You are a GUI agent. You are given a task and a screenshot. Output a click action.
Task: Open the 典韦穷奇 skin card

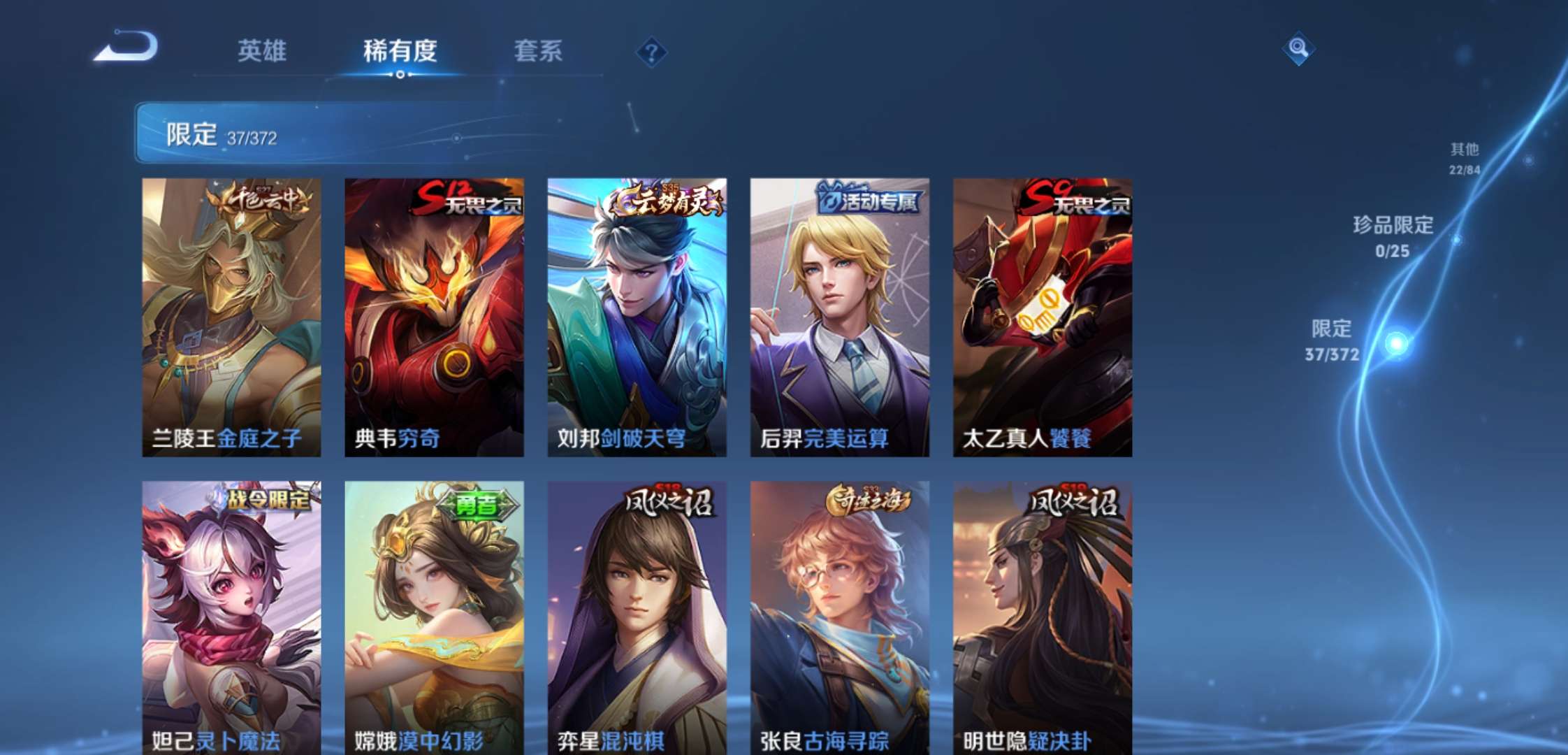point(433,315)
